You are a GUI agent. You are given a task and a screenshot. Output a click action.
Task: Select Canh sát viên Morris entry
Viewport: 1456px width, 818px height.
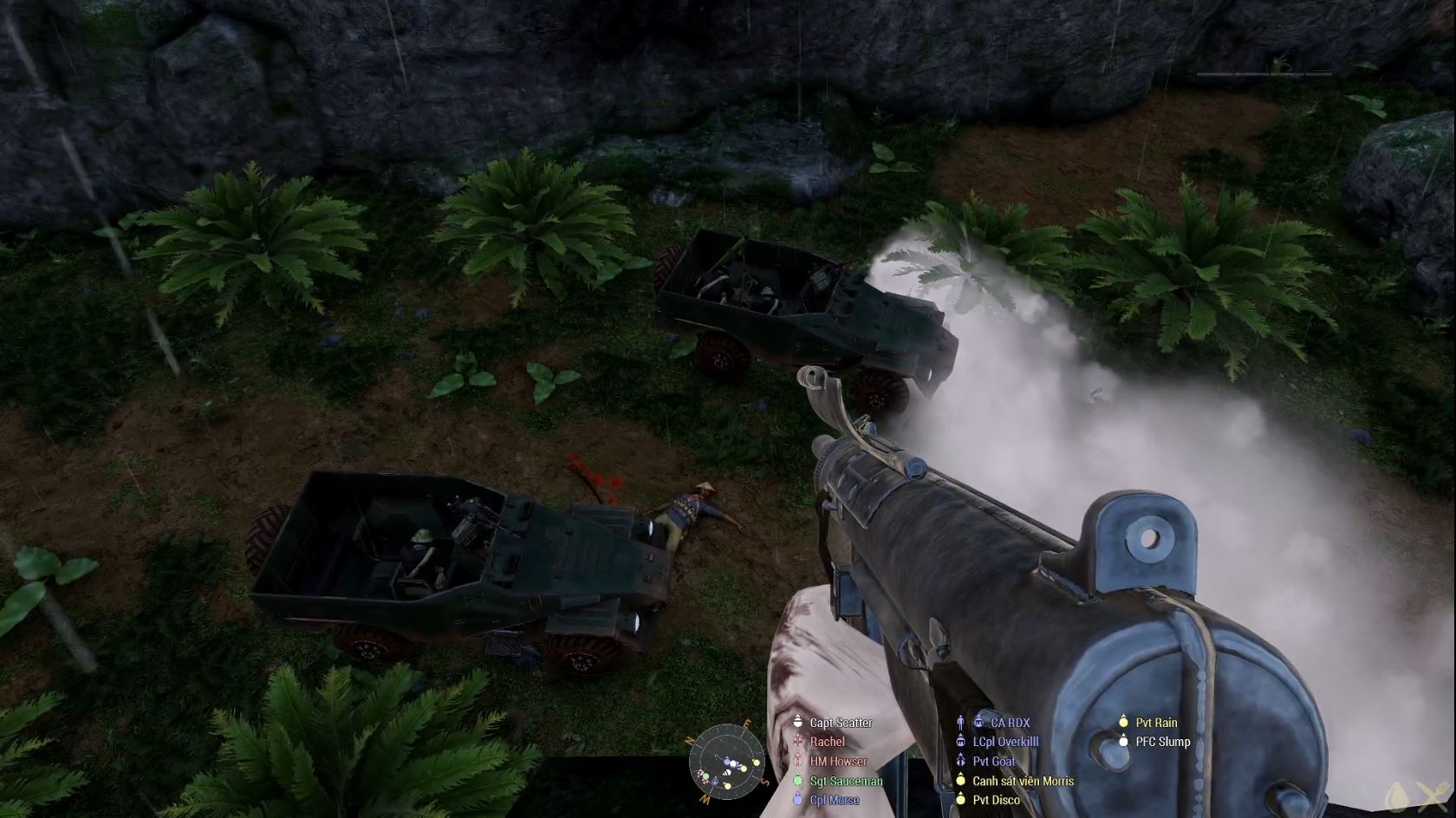click(x=1023, y=781)
